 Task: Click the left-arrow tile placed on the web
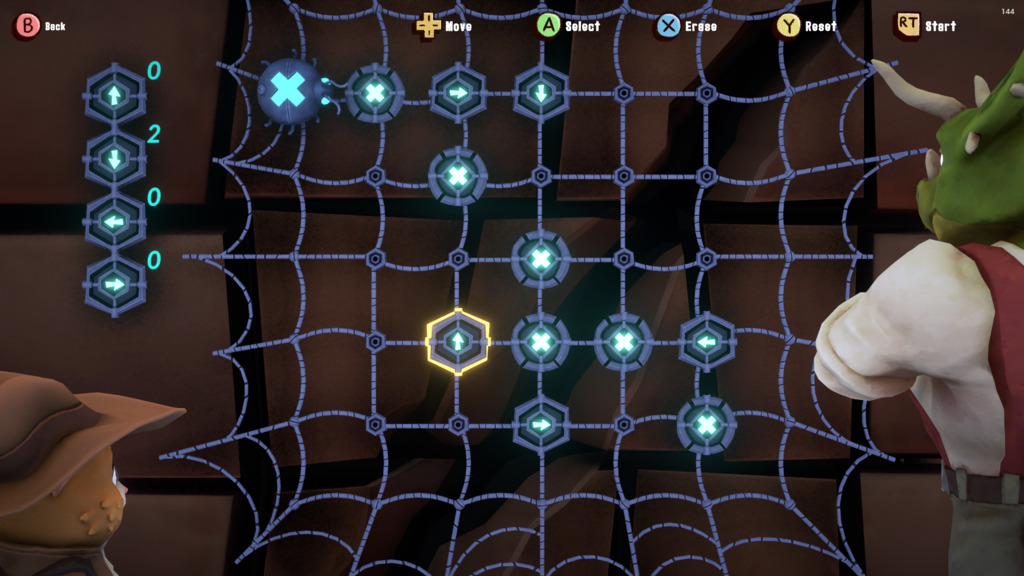point(707,342)
